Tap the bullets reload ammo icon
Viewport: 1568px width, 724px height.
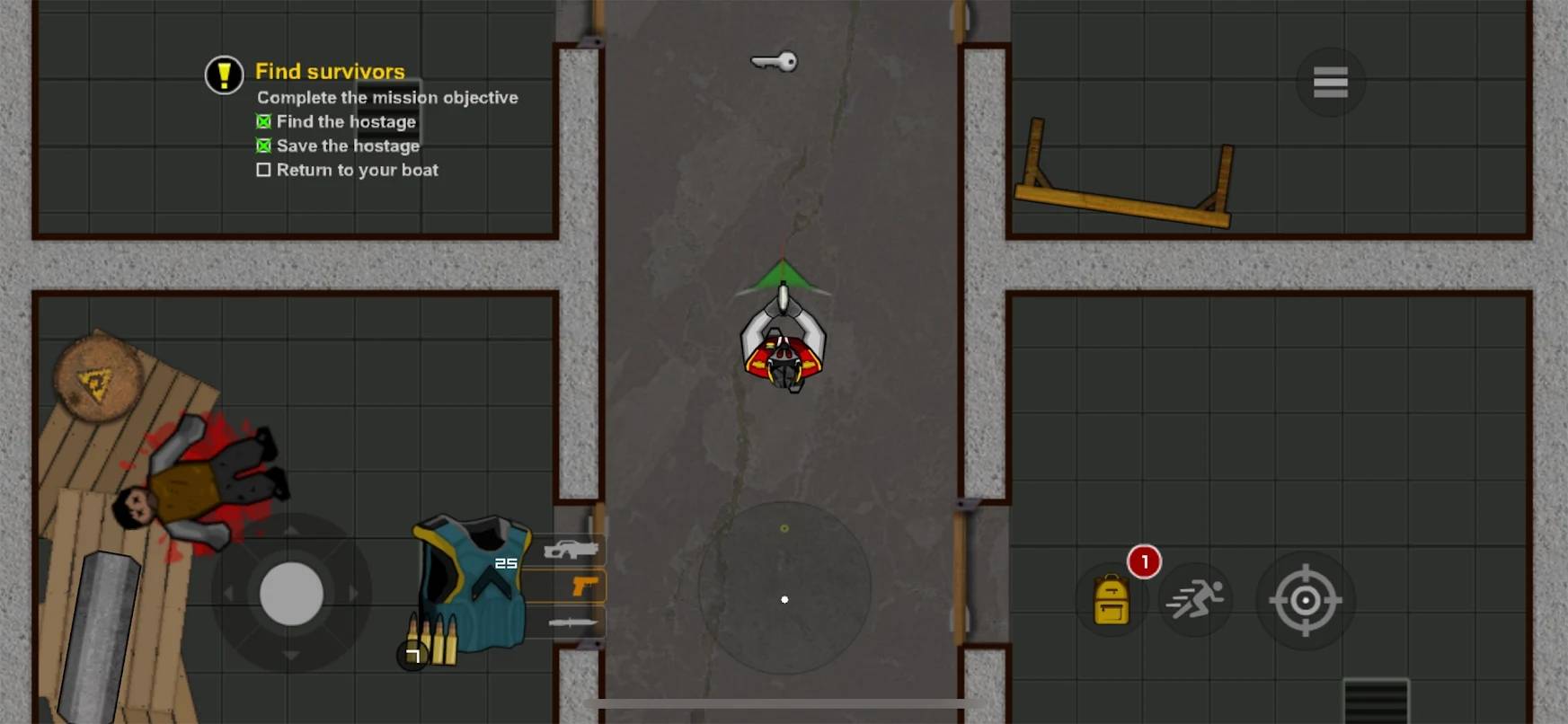point(431,641)
